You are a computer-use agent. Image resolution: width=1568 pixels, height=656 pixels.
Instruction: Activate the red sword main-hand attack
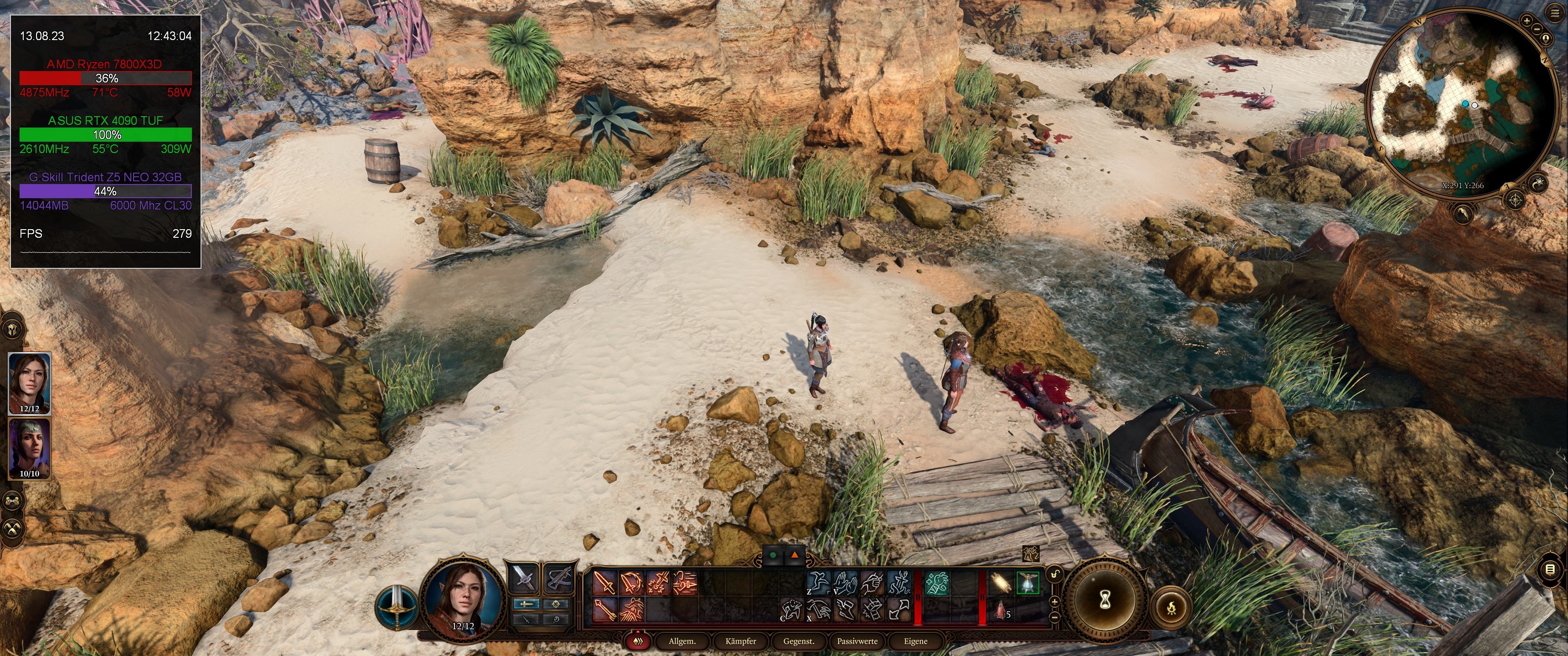point(605,582)
